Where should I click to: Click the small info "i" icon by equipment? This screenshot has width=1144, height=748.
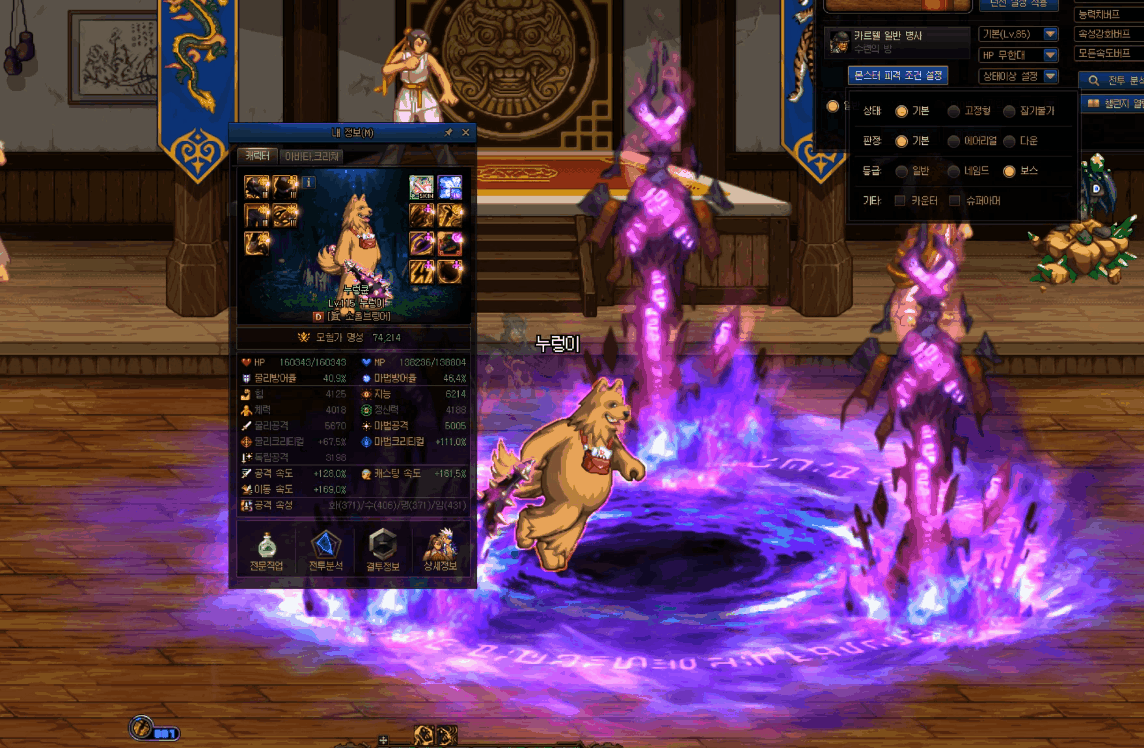[309, 183]
